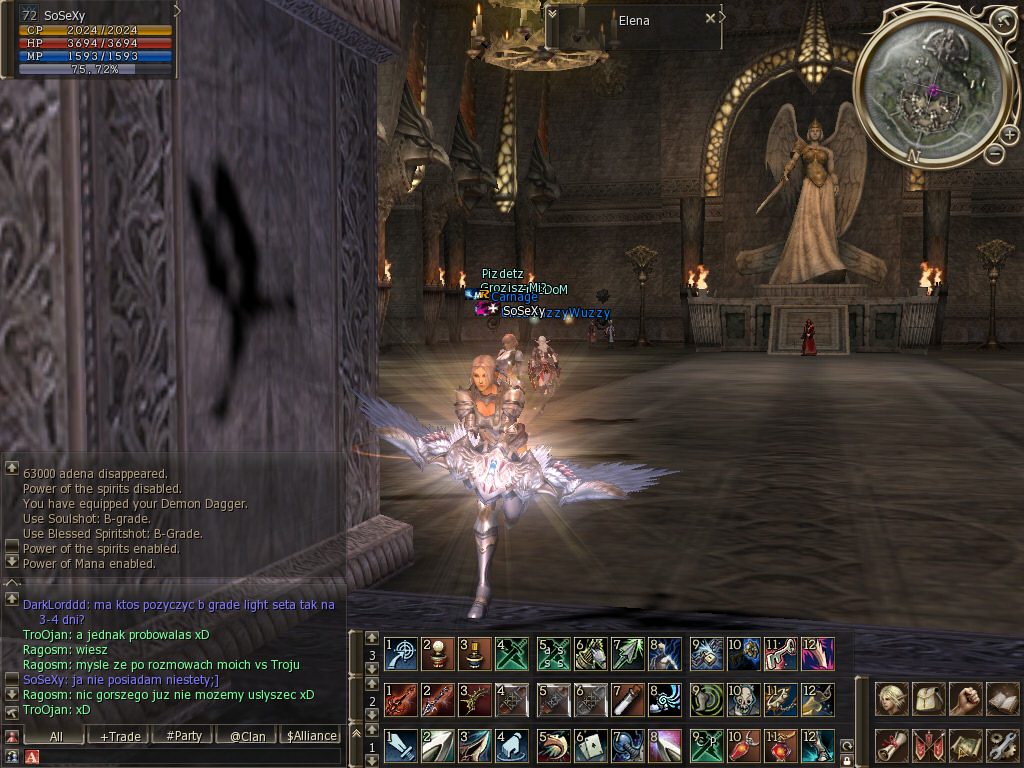Open the world map parchment icon
This screenshot has height=768, width=1024.
click(x=965, y=745)
